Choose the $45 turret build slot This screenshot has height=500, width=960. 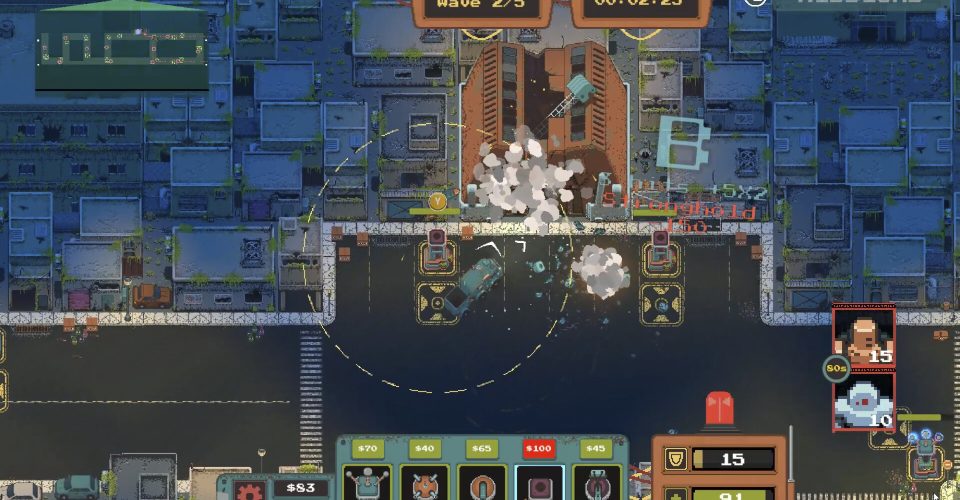(x=596, y=482)
